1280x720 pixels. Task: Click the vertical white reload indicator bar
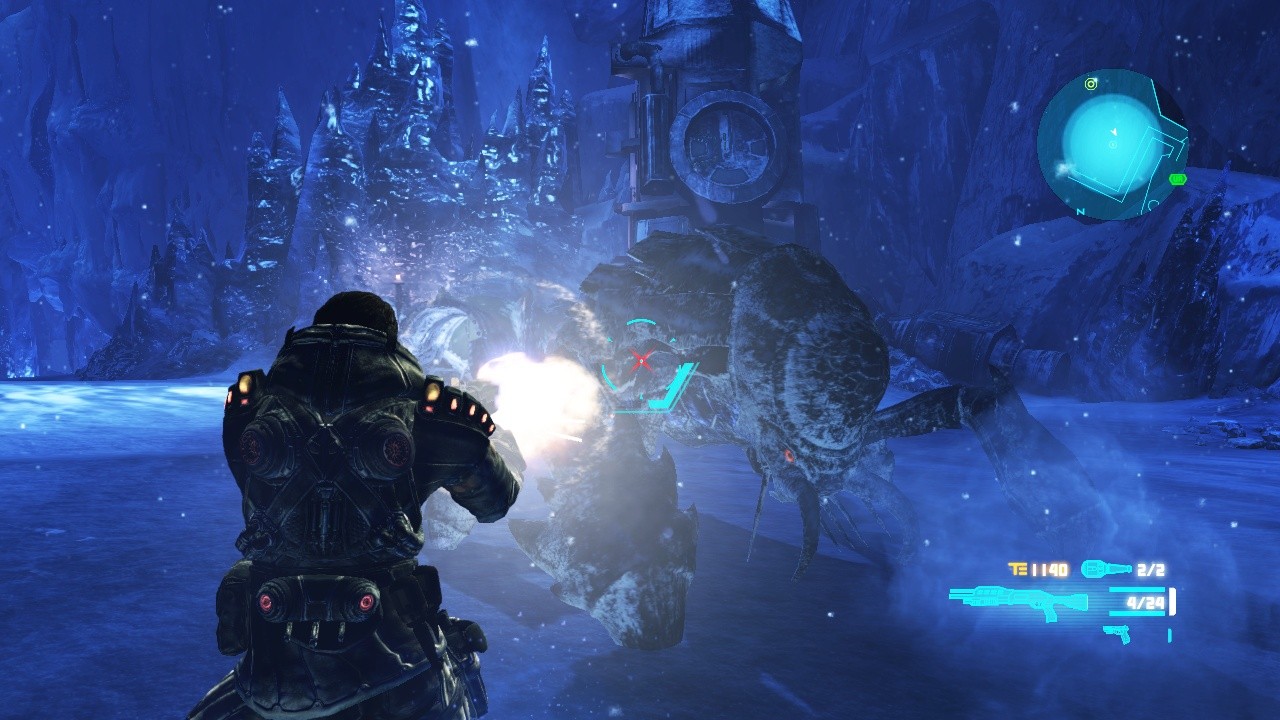tap(1172, 601)
